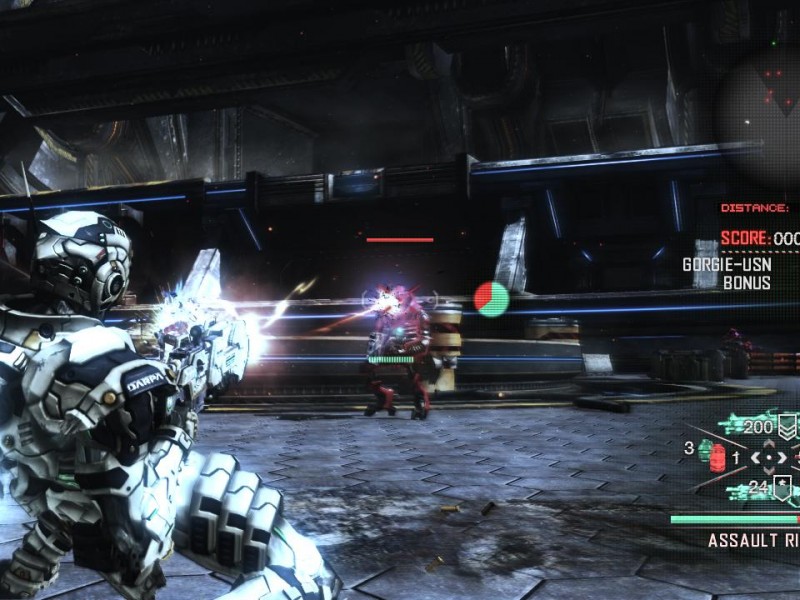
Task: Click the weapon selector's center directional pad
Action: (768, 458)
